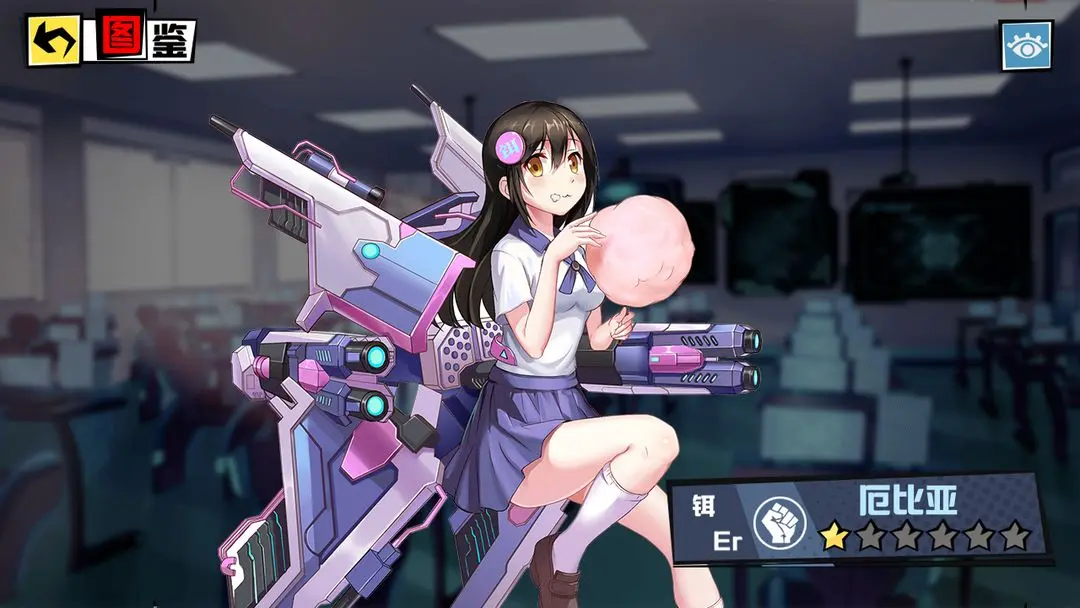Select the 厄比亚 character name panel

pos(908,500)
